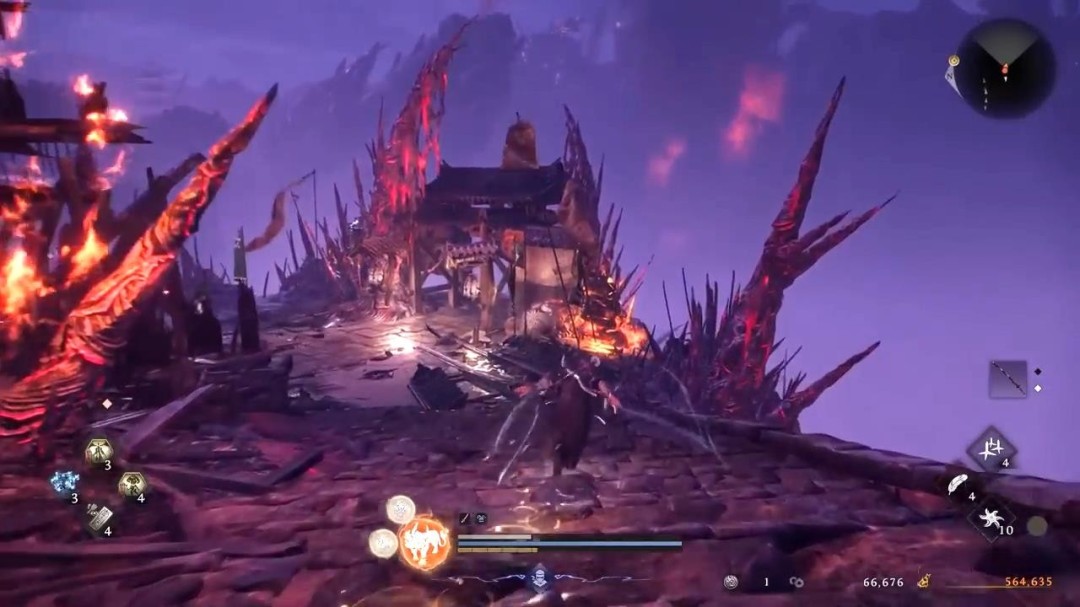Screen dimensions: 1080x607
Task: Use the blue crystal cluster item
Action: coord(65,484)
